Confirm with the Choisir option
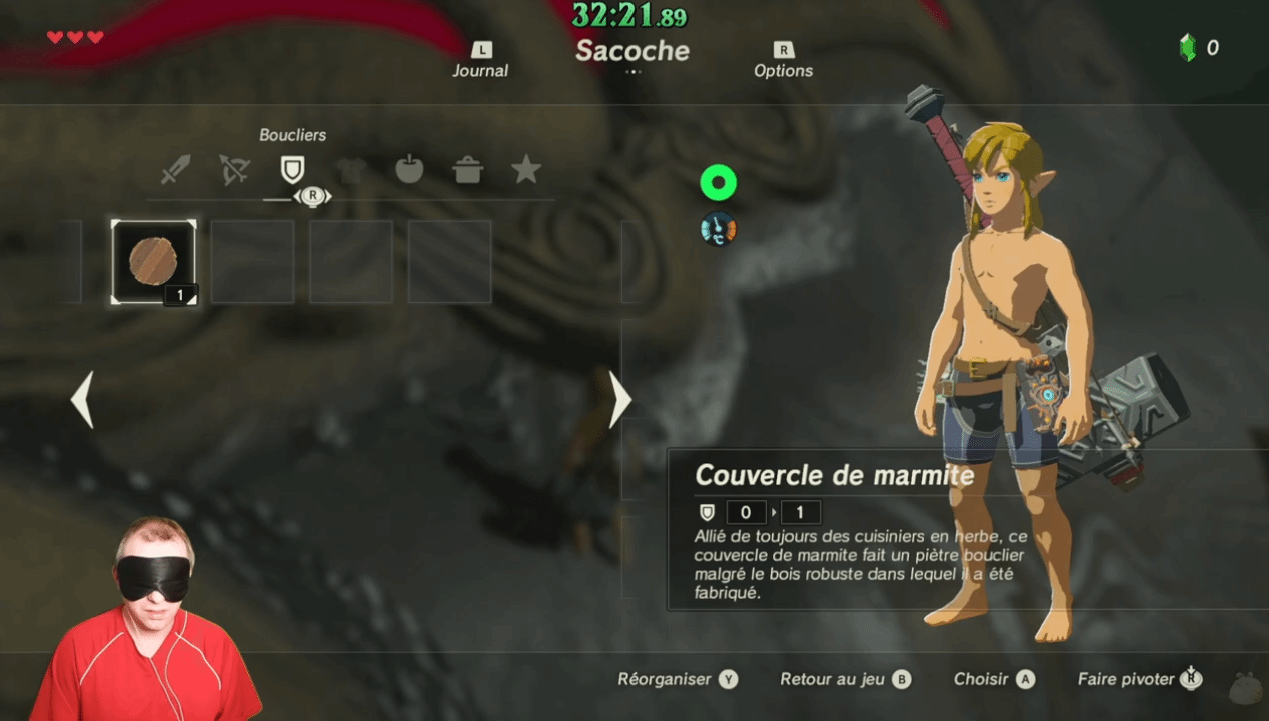Viewport: 1269px width, 721px height. pos(993,679)
